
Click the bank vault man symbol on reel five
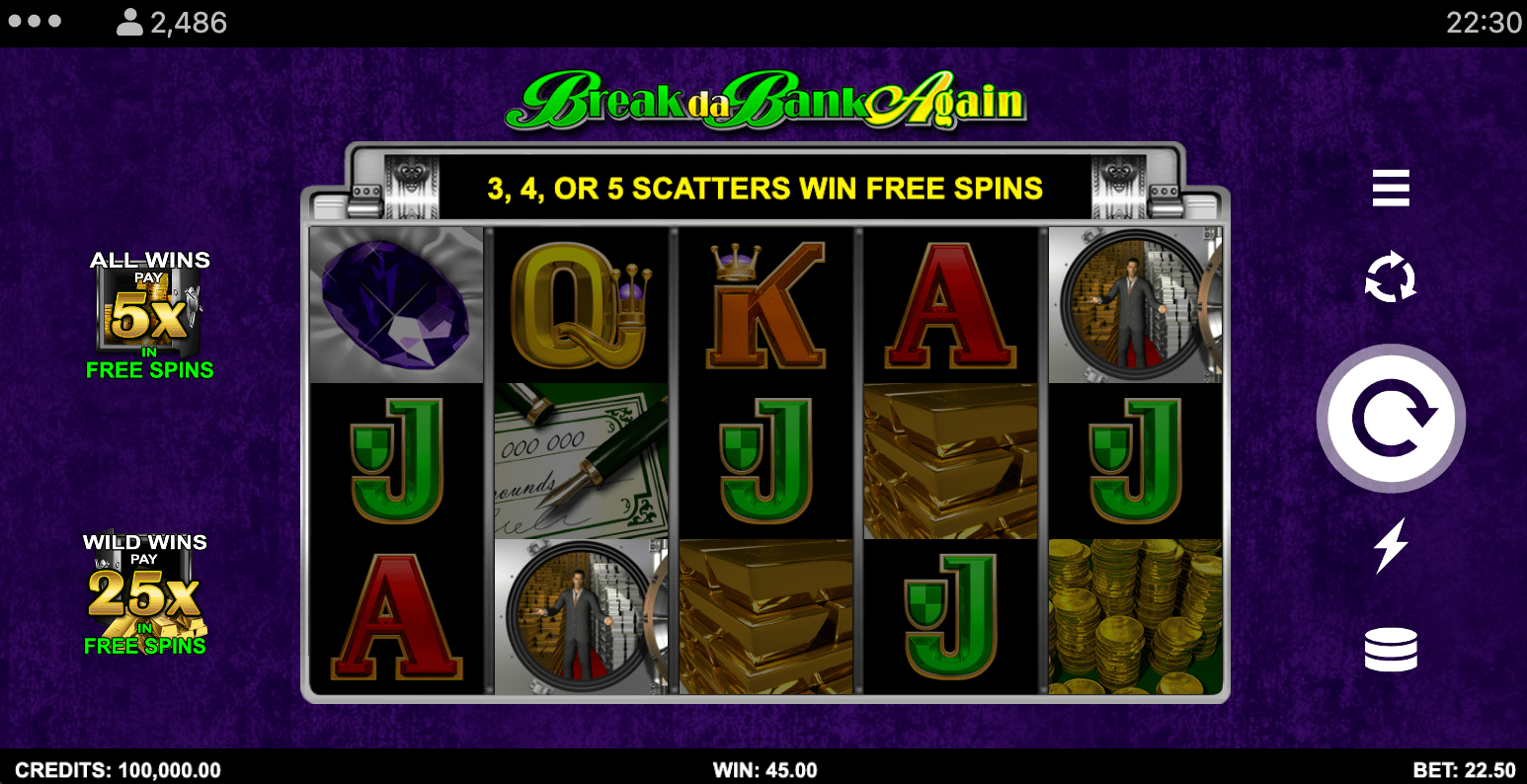point(1134,304)
